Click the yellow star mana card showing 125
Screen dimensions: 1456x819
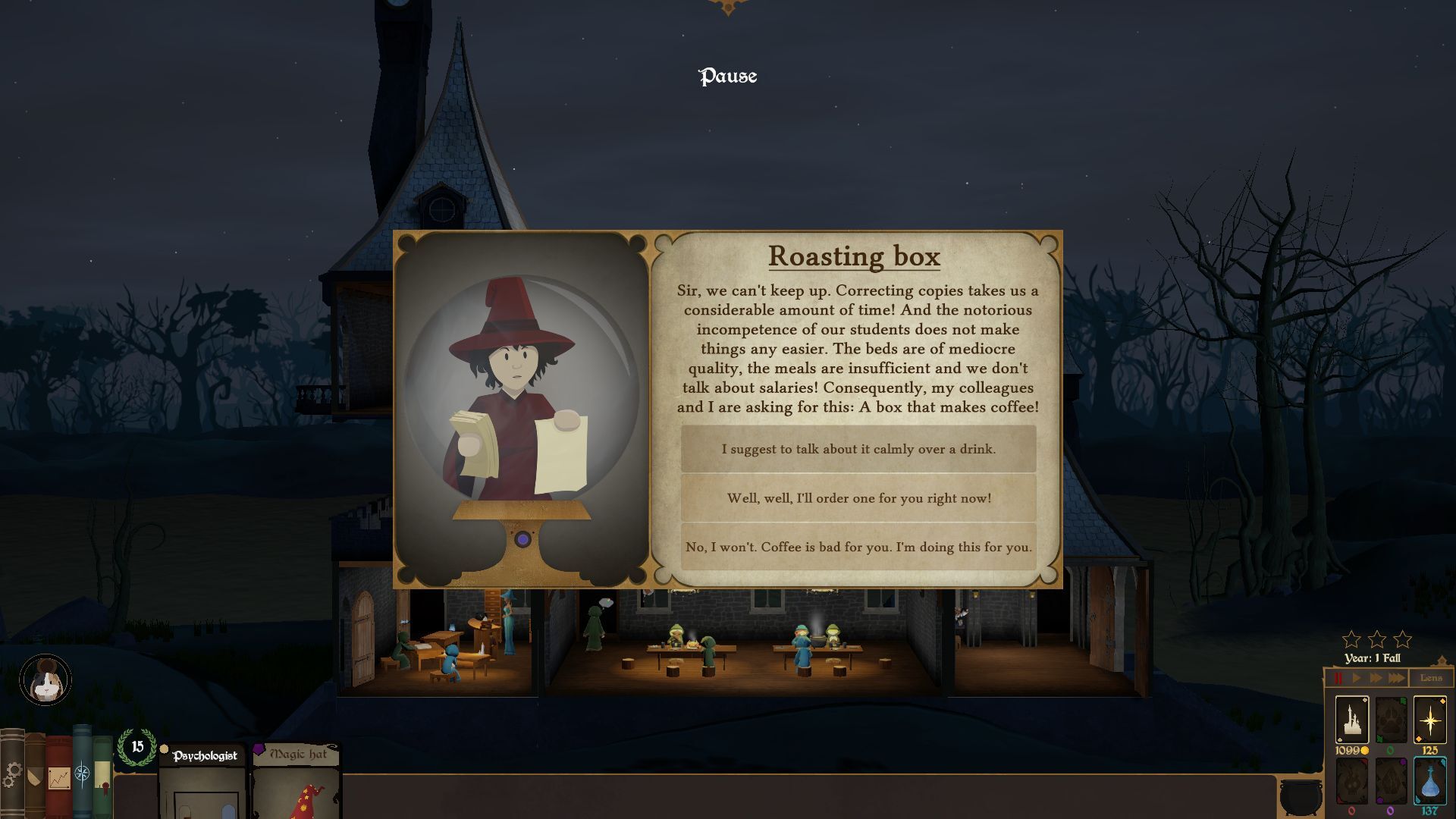pos(1431,720)
